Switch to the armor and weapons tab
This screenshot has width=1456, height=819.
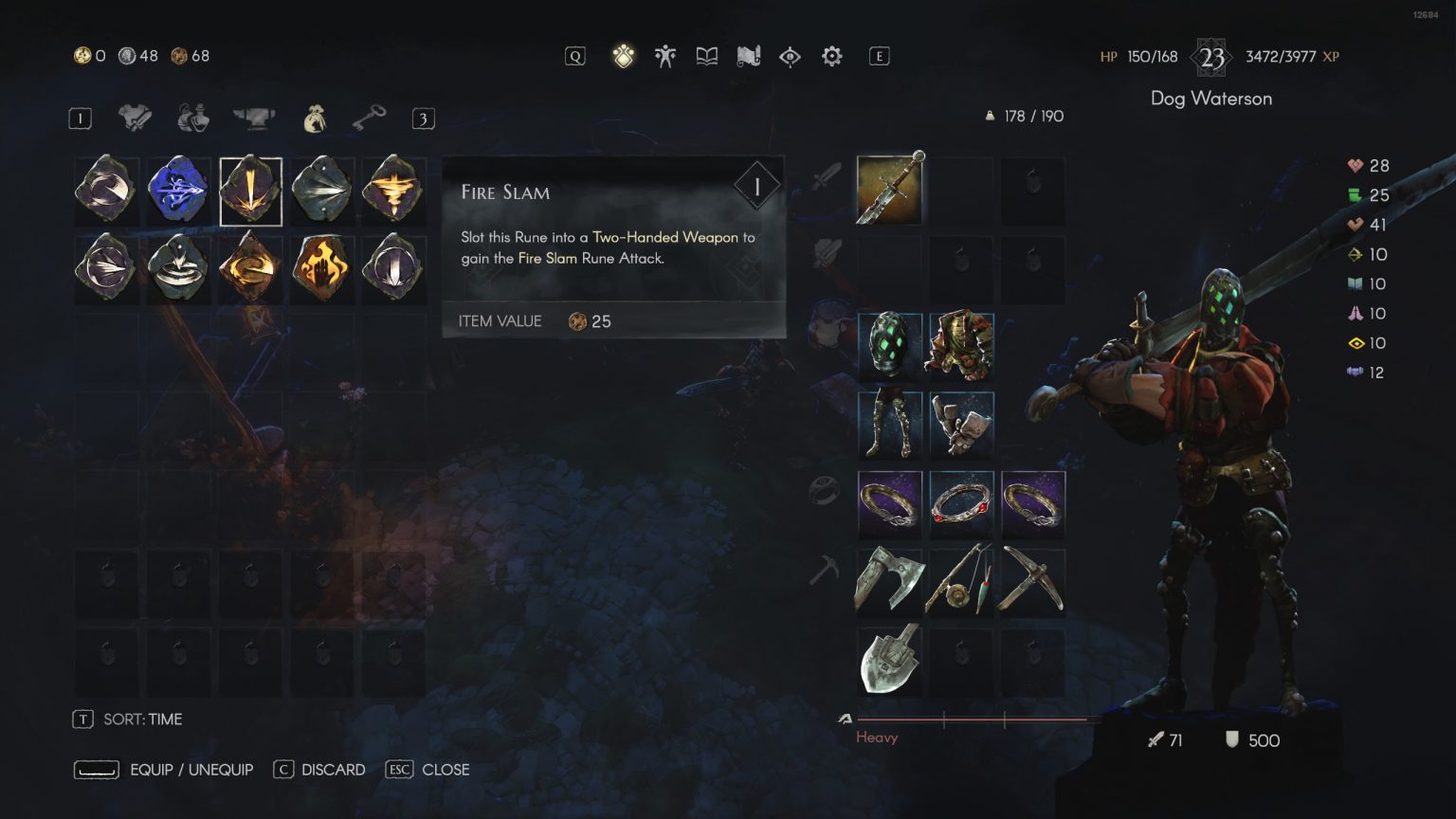136,117
